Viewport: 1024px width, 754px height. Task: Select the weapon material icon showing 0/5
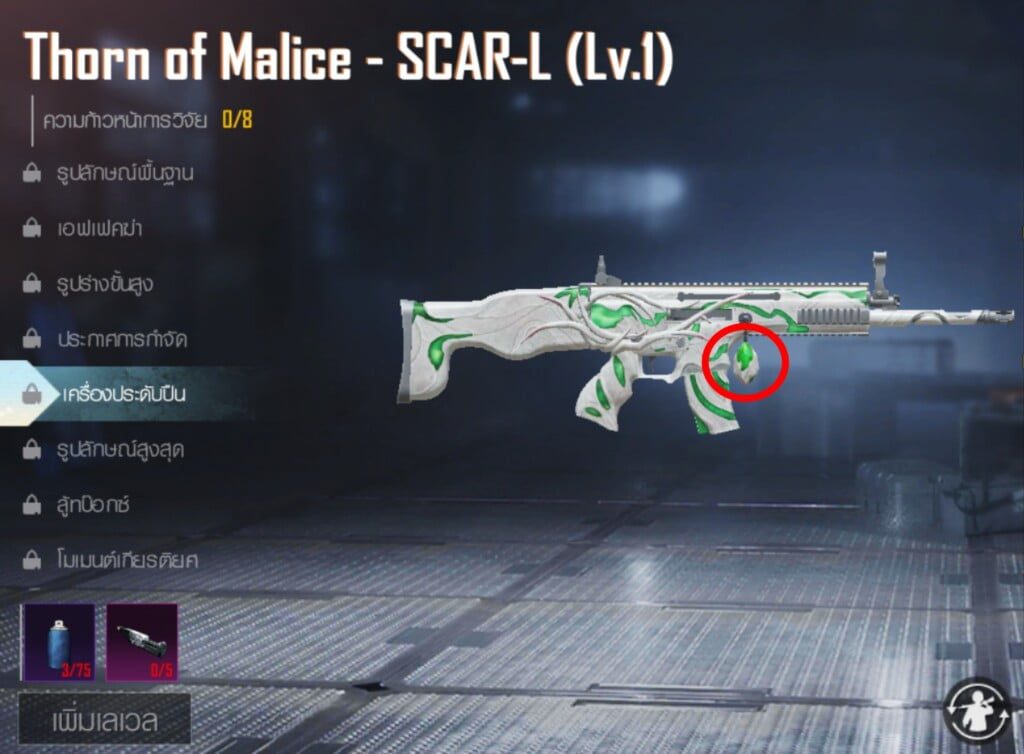tap(141, 641)
